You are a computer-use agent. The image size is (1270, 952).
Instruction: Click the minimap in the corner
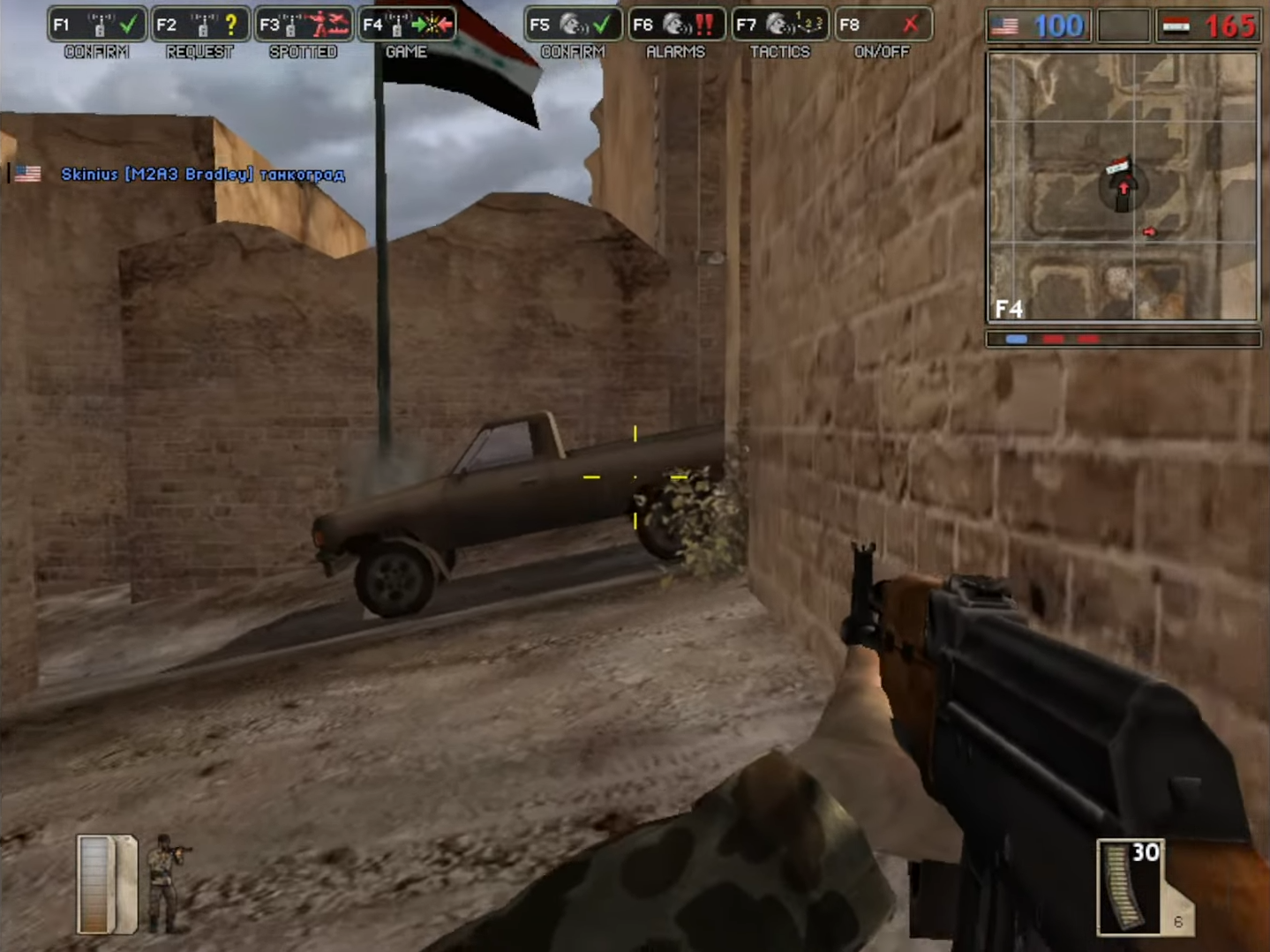[1123, 186]
